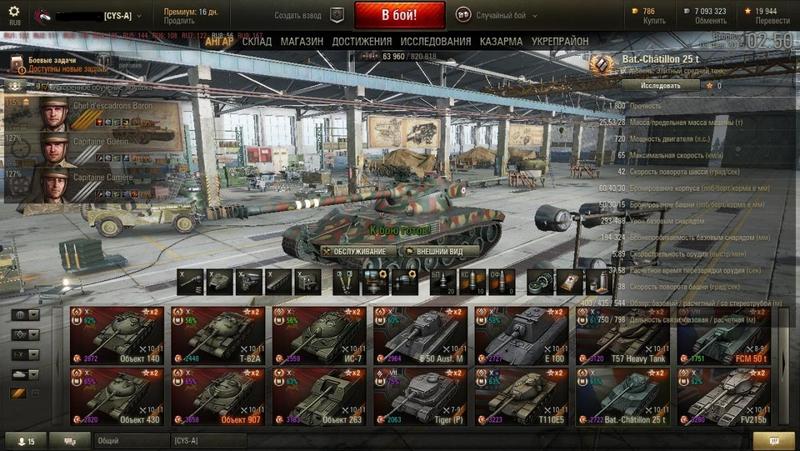The width and height of the screenshot is (800, 451).
Task: Open the ИССЛЕДОВАНИЯ tab
Action: 435,42
